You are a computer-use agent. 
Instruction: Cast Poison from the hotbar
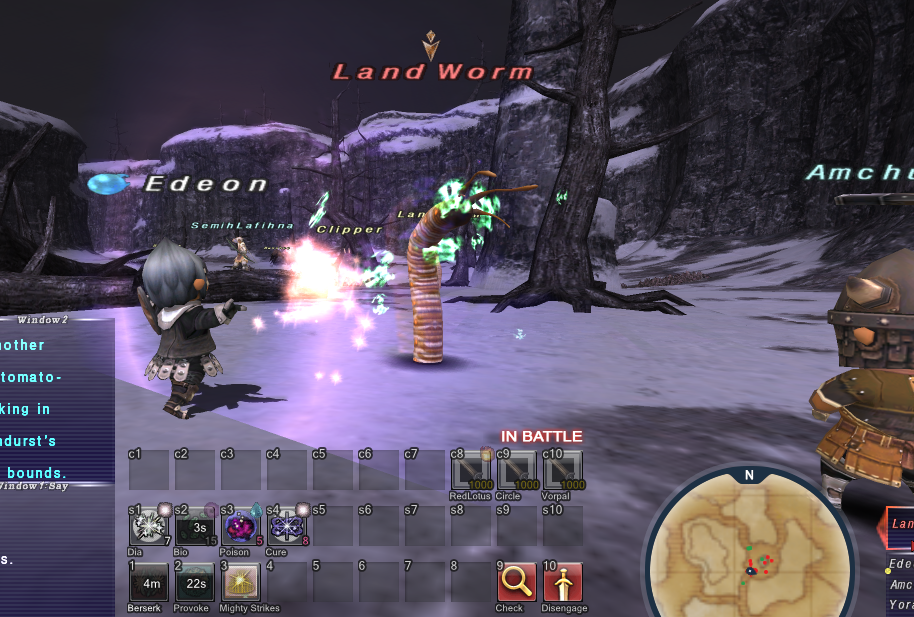240,526
